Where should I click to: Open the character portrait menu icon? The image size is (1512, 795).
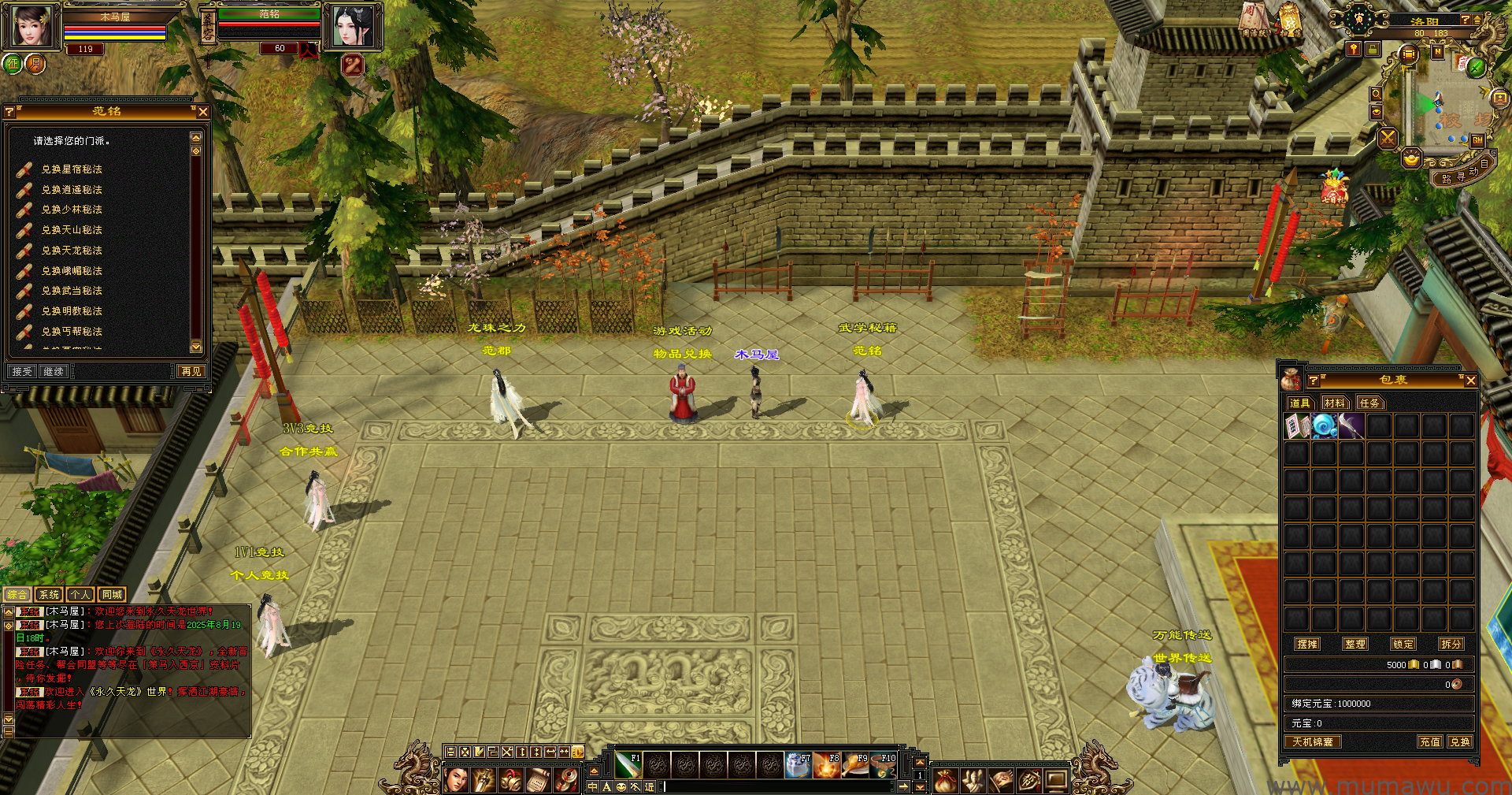[x=457, y=780]
